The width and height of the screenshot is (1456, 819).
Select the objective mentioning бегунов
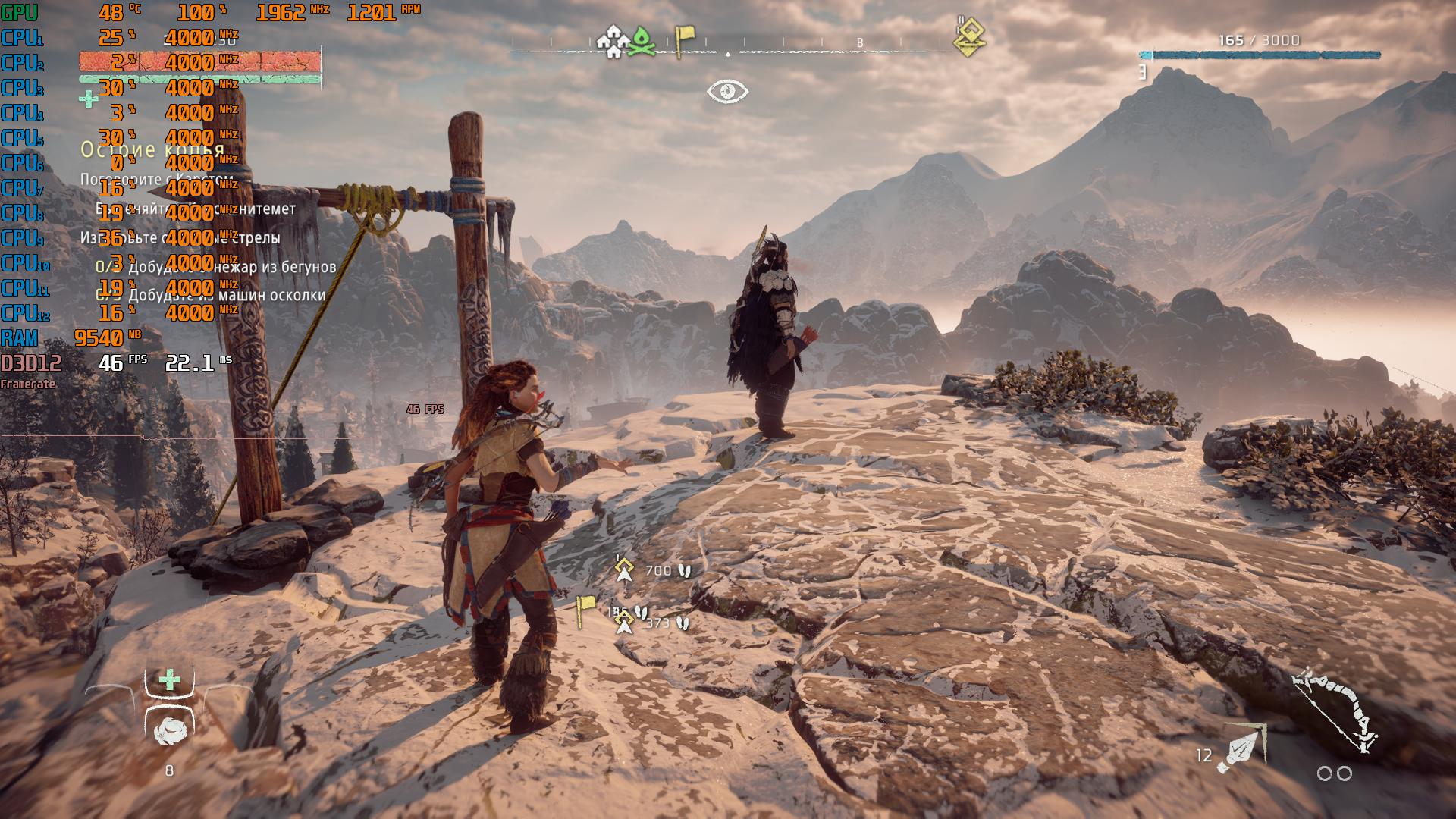pos(232,267)
